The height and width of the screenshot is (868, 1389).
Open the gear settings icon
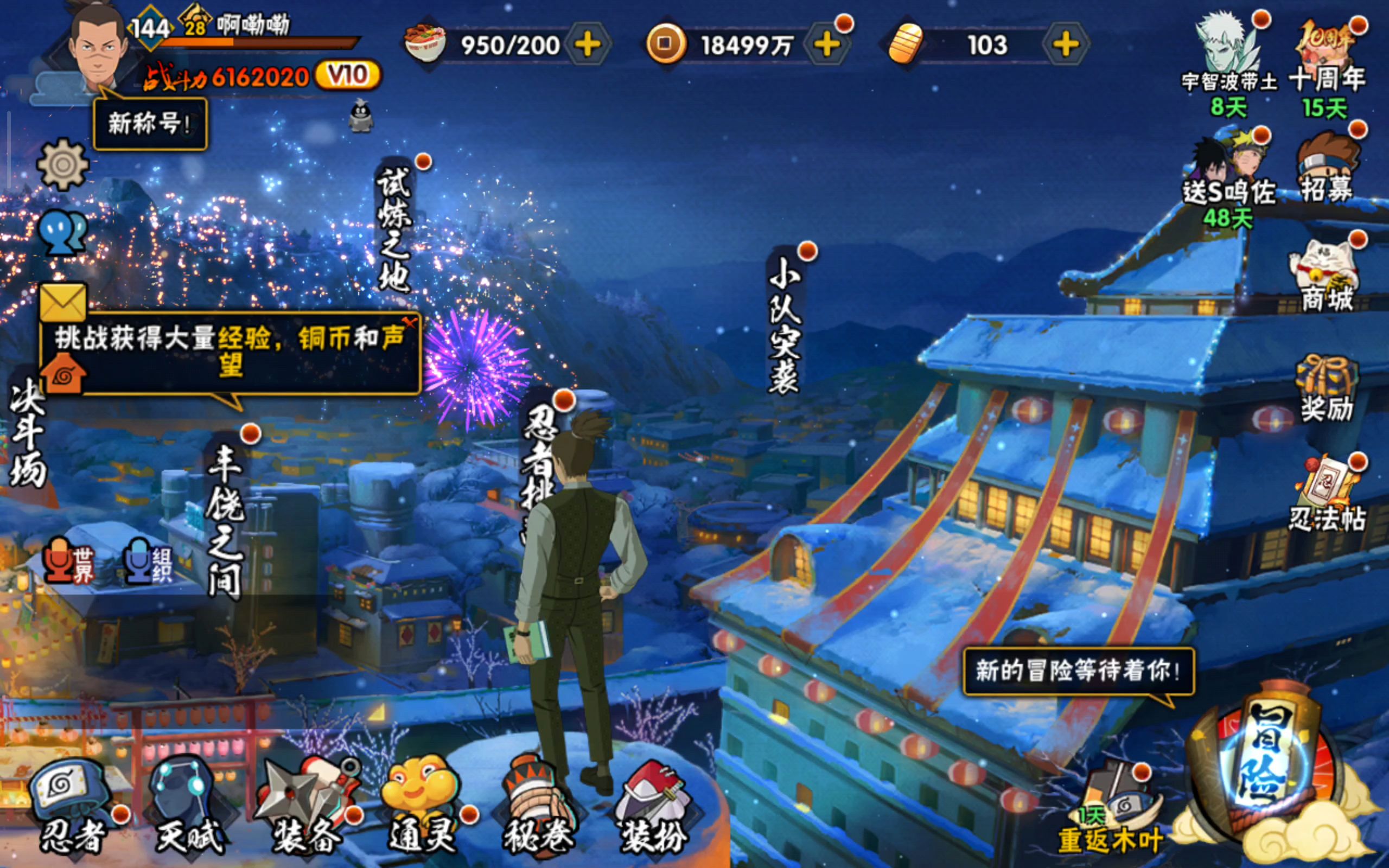(62, 165)
